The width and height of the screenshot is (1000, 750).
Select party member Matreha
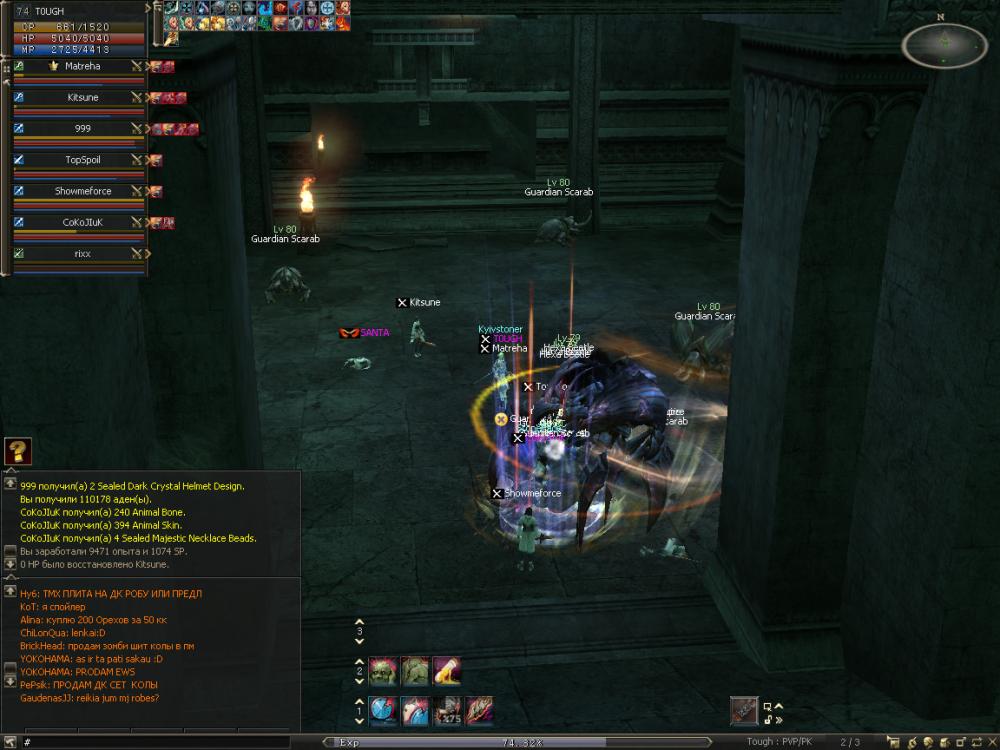coord(82,67)
